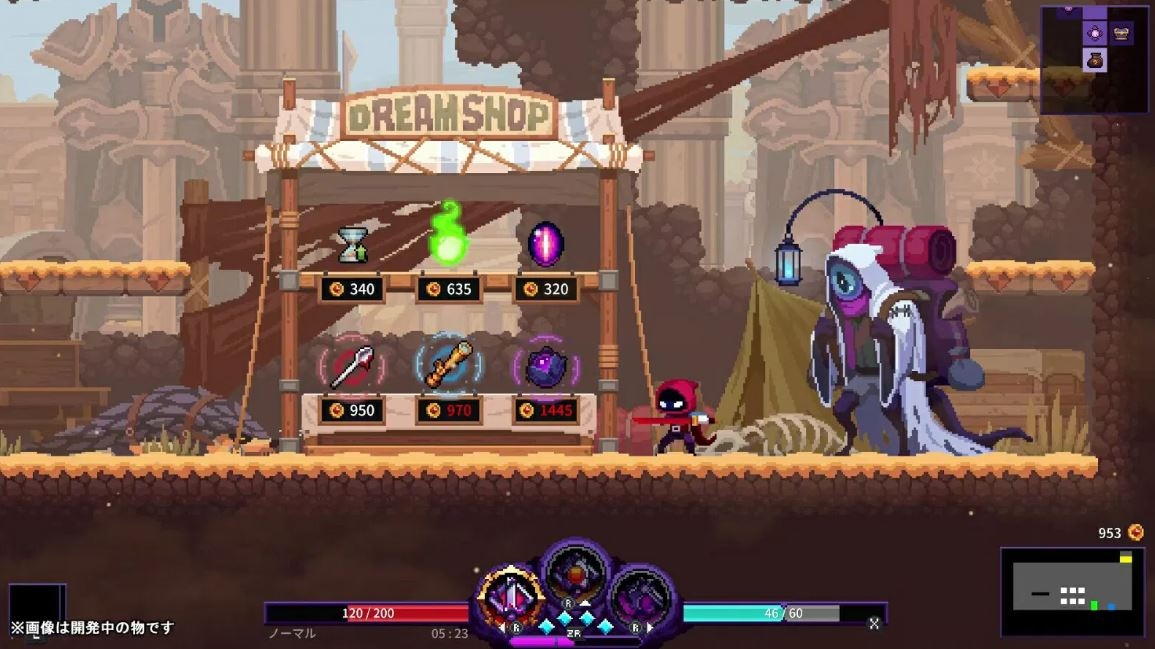Viewport: 1155px width, 649px height.
Task: Buy the purple gem priced 320
Action: (545, 245)
